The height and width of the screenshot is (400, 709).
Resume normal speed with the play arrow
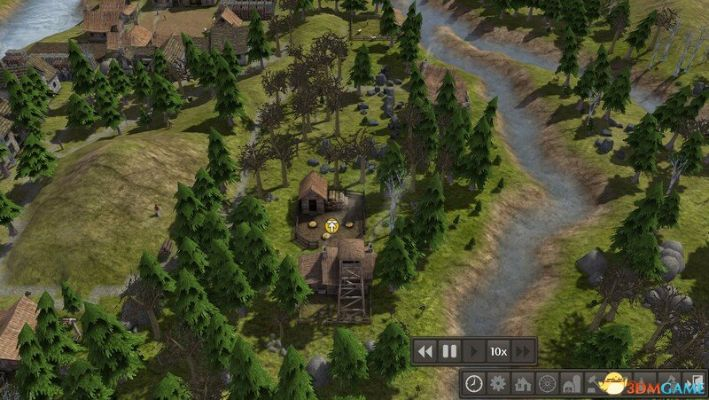click(x=474, y=351)
